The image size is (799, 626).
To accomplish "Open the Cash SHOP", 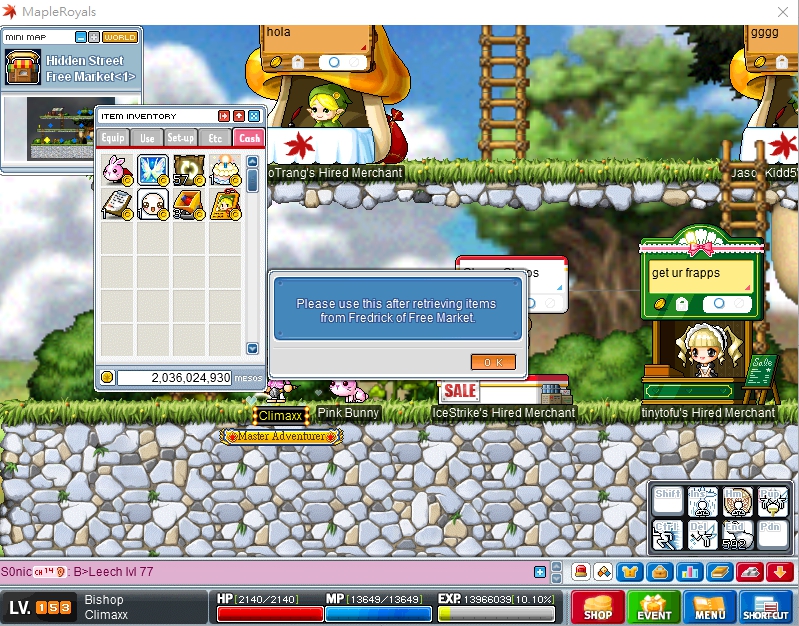I will click(598, 607).
